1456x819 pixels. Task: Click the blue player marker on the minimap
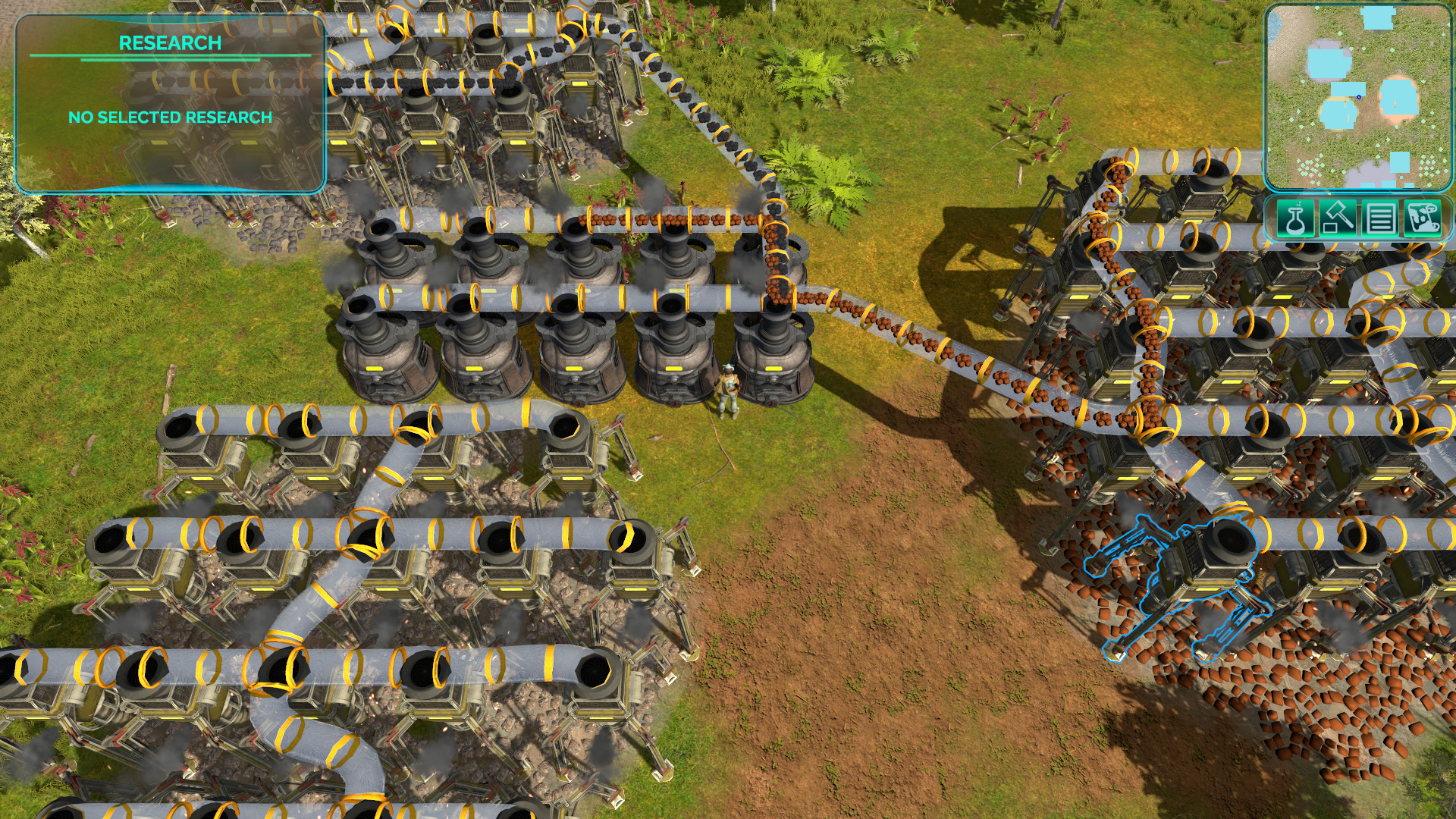[x=1359, y=96]
